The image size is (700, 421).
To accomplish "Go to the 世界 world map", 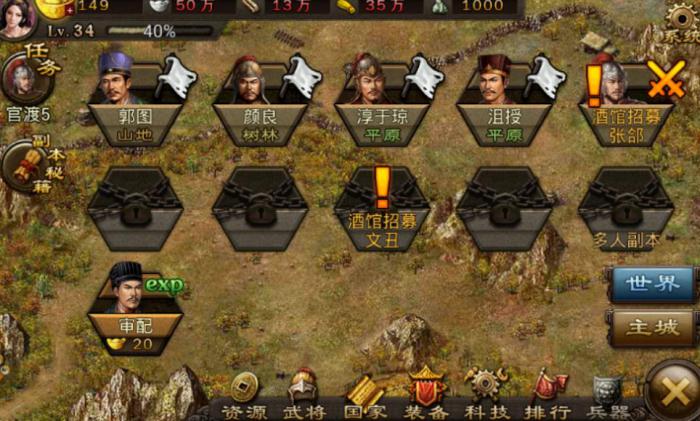I will 651,284.
